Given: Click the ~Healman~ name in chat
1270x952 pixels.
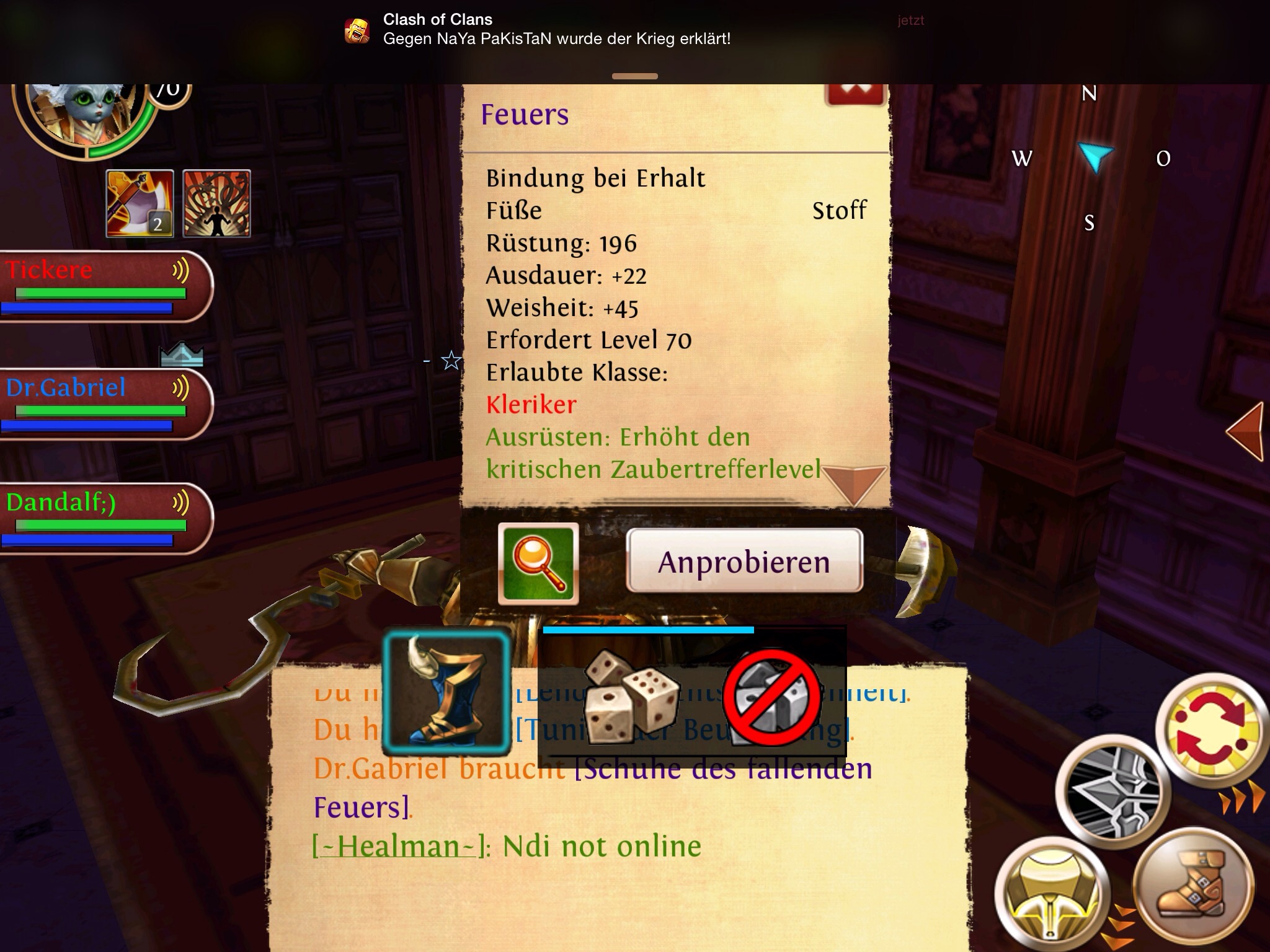Looking at the screenshot, I should pyautogui.click(x=397, y=846).
